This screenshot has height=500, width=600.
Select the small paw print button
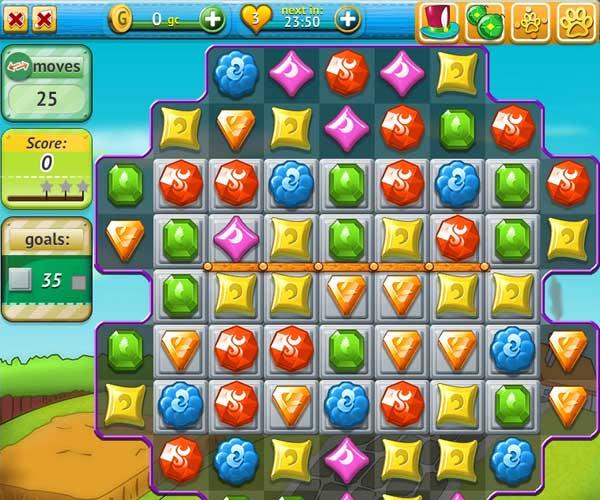(531, 20)
